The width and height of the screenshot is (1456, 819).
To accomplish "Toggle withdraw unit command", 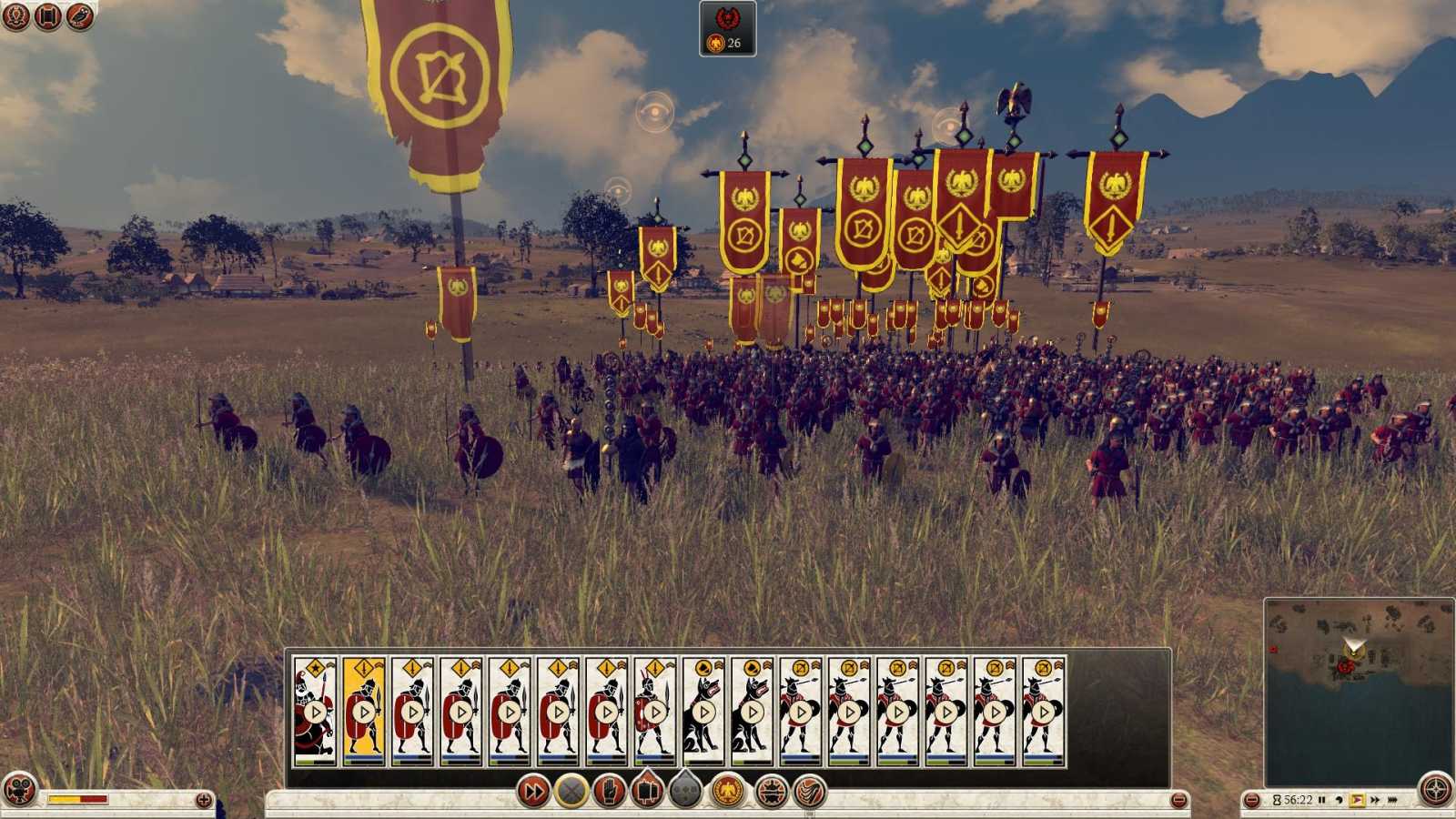I will pos(571,794).
